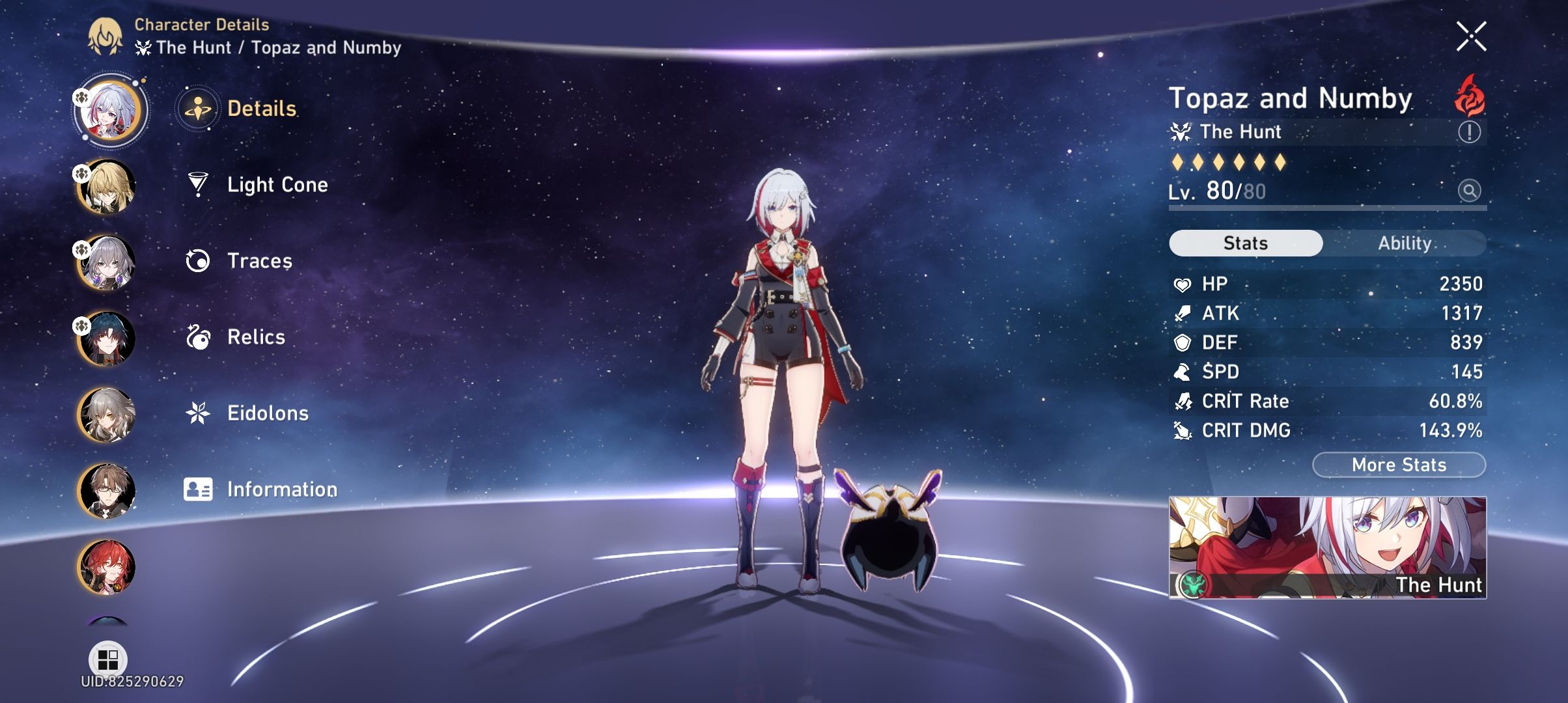Select Topaz's portrait in the character list
Screen dimensions: 1568x703
coord(109,109)
